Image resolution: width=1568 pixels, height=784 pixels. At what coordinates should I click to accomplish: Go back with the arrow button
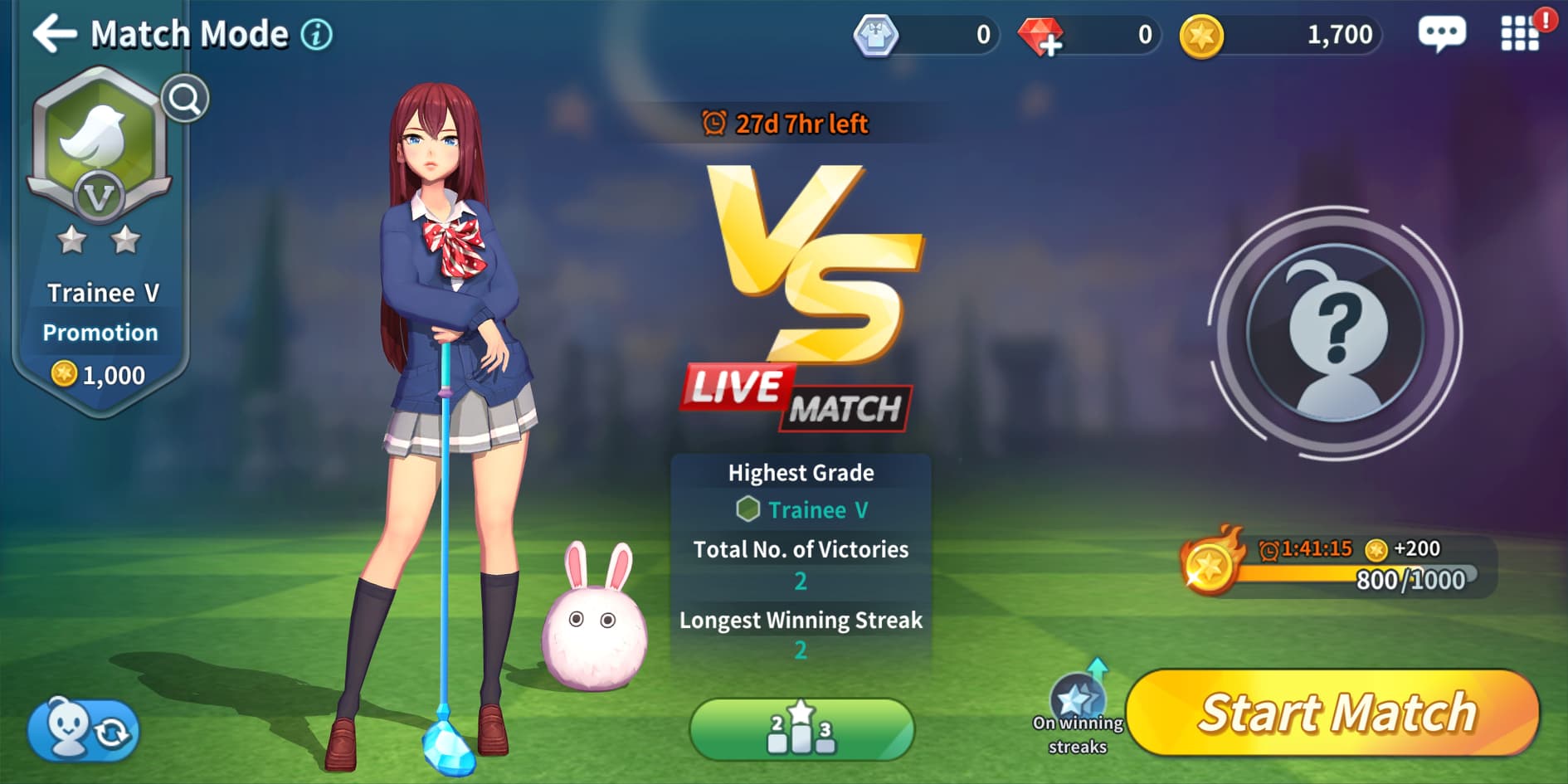pos(54,34)
